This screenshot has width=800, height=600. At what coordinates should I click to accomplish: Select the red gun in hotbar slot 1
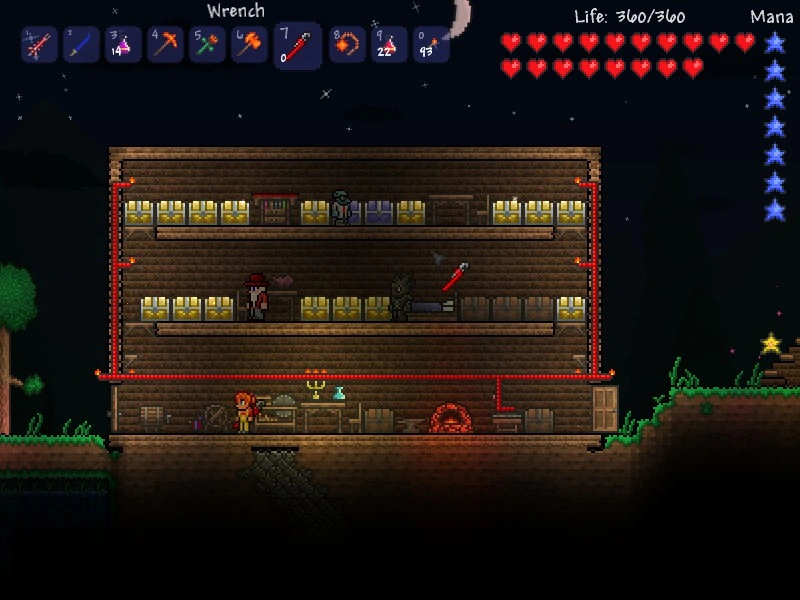point(39,45)
